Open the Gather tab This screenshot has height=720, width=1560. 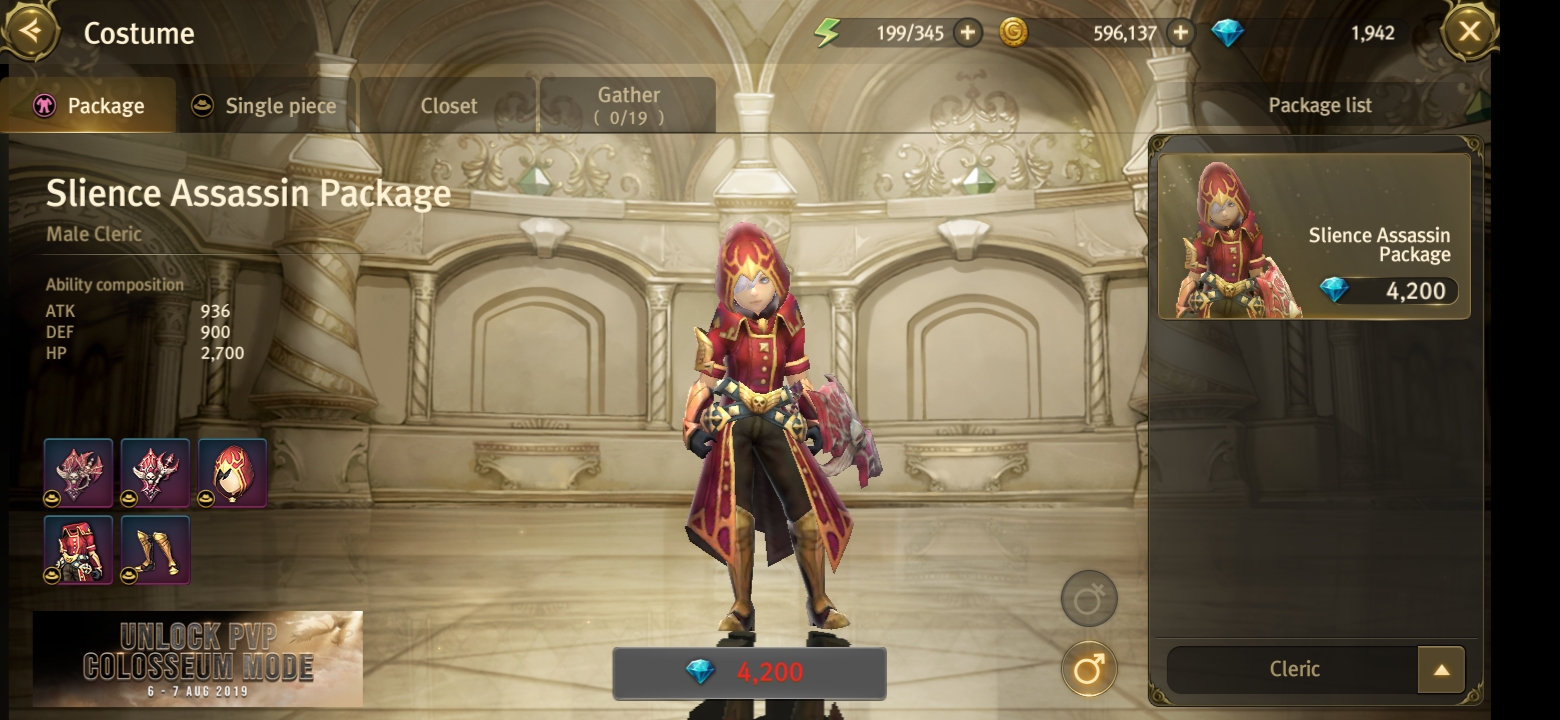click(628, 106)
